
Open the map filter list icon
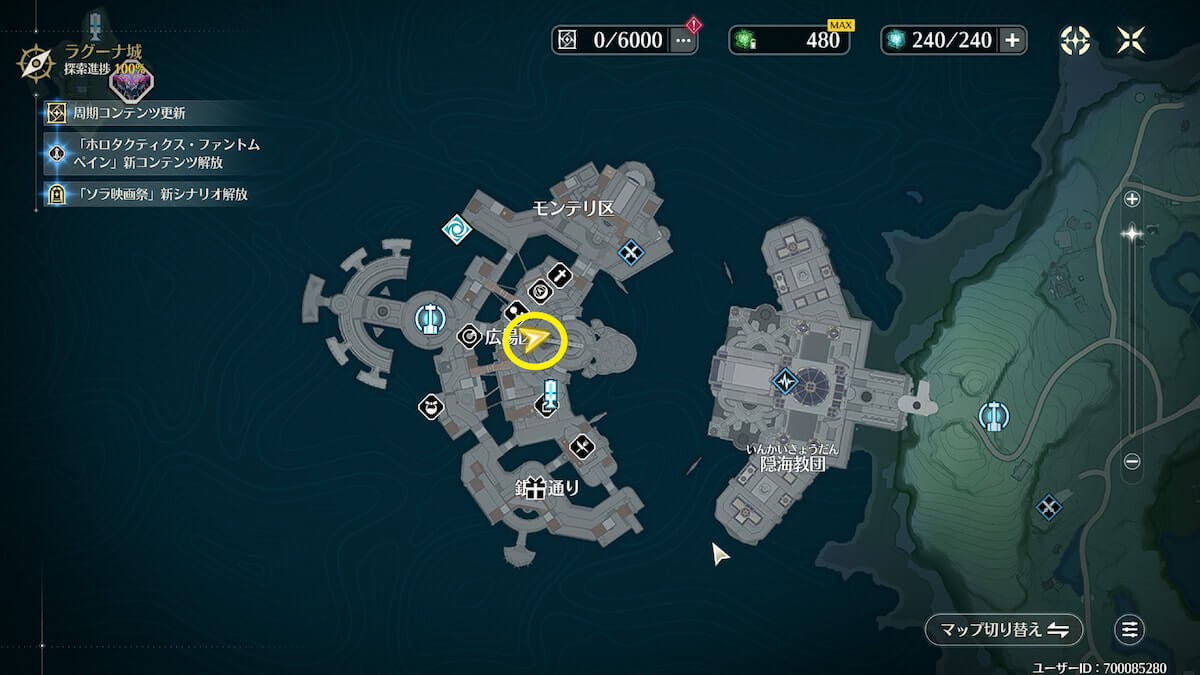(x=1130, y=630)
